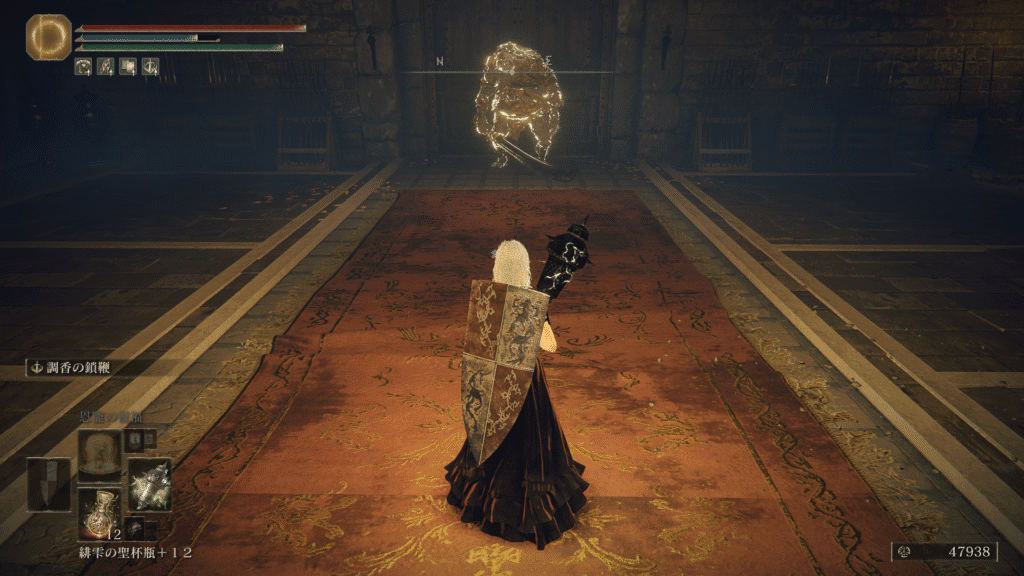Image resolution: width=1024 pixels, height=576 pixels.
Task: Choose the left-hand shield equipment slot
Action: [49, 484]
